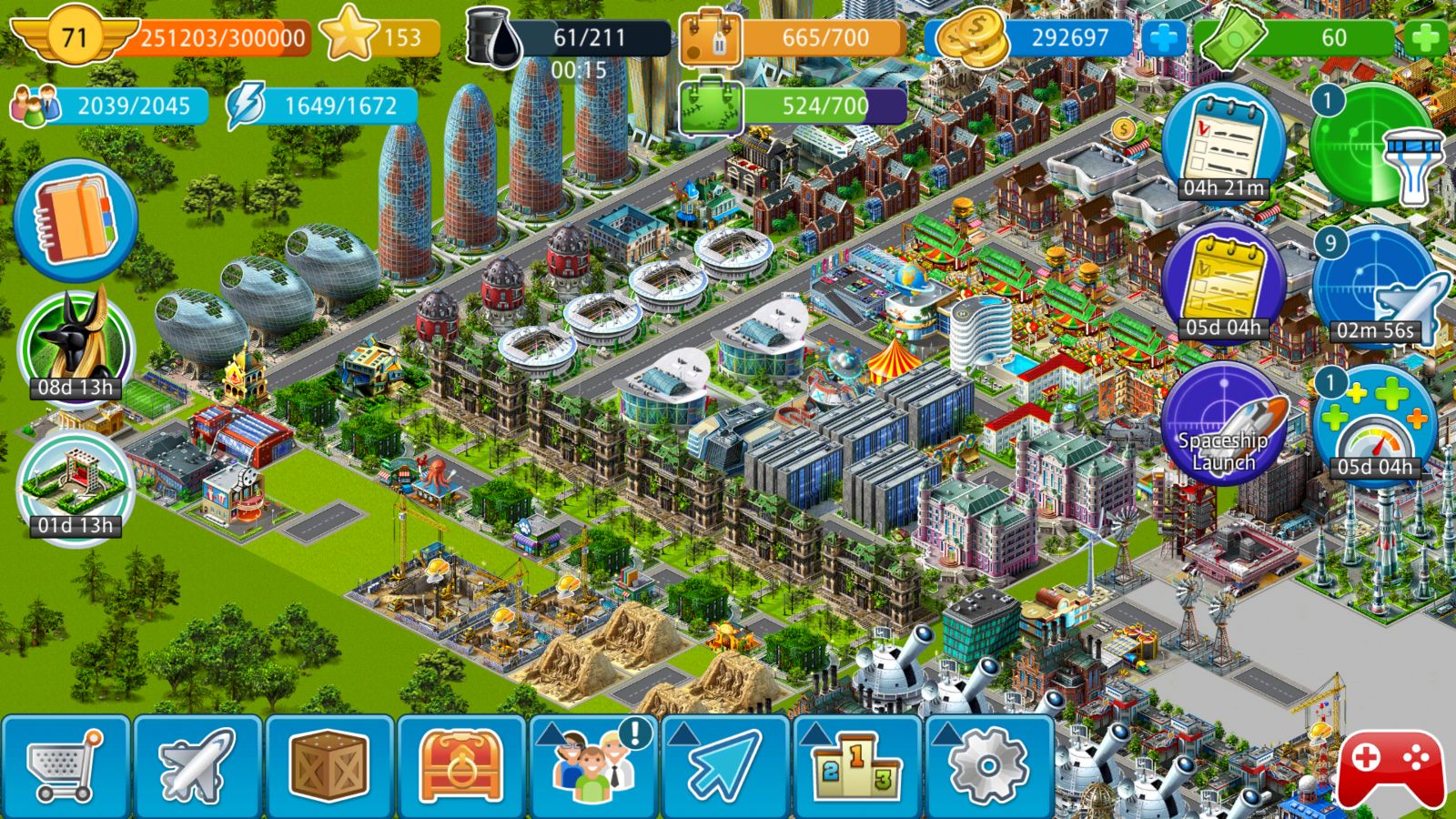This screenshot has height=819, width=1456.
Task: Open the airplane fleet menu
Action: point(197,766)
